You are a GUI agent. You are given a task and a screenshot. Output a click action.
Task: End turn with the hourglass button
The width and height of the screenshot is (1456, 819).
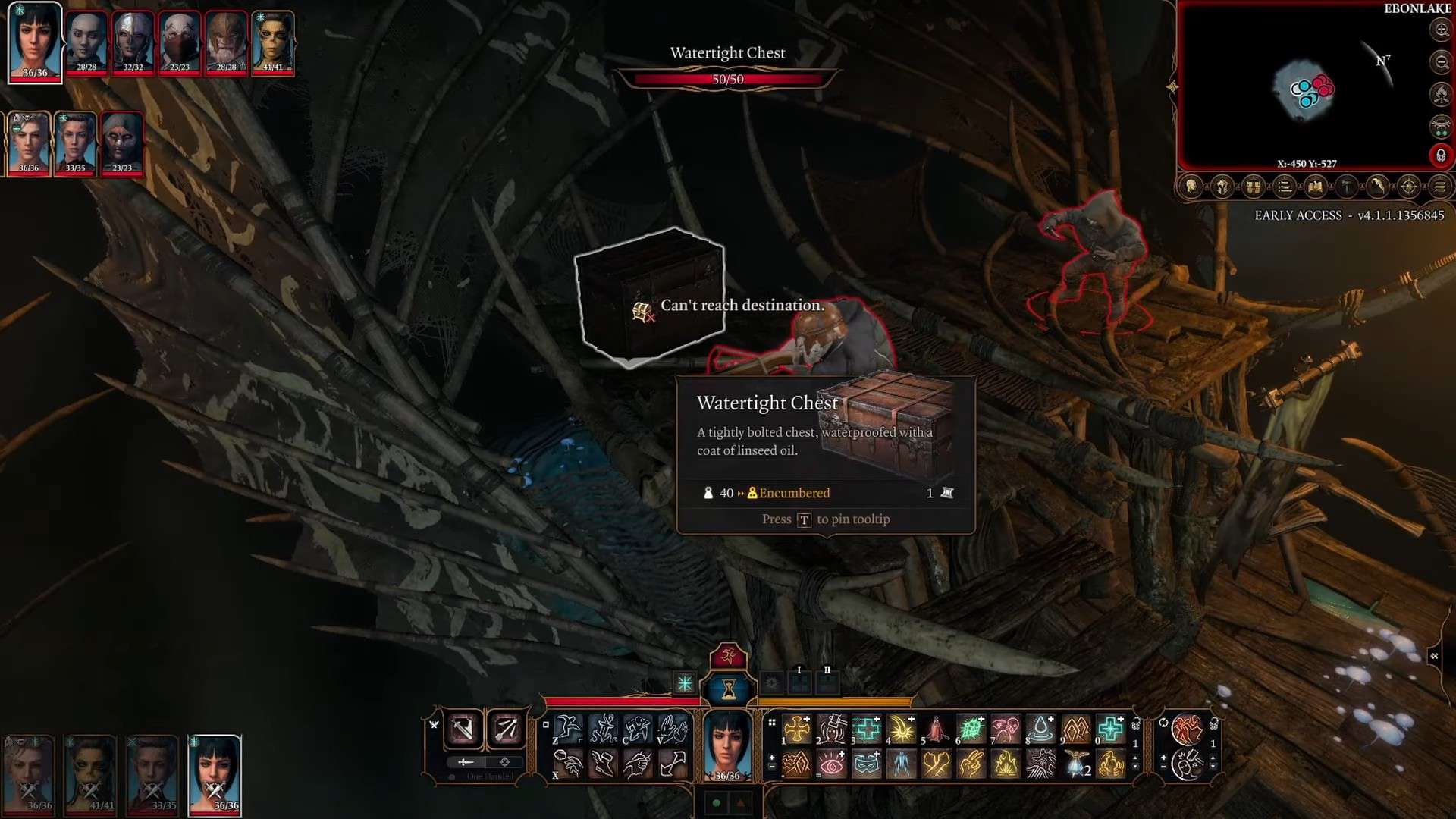tap(728, 689)
